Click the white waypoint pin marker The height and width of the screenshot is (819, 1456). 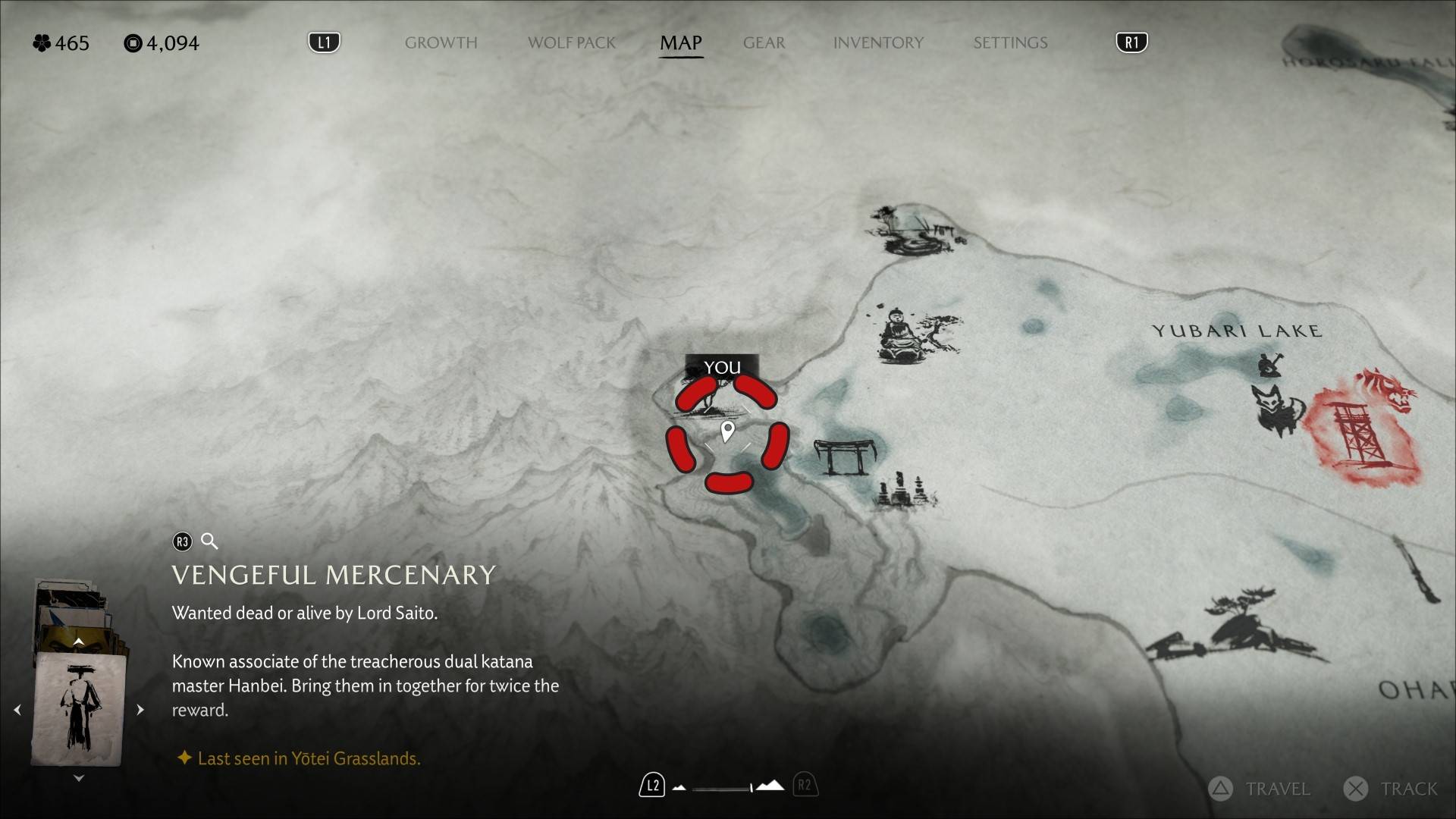click(x=727, y=431)
